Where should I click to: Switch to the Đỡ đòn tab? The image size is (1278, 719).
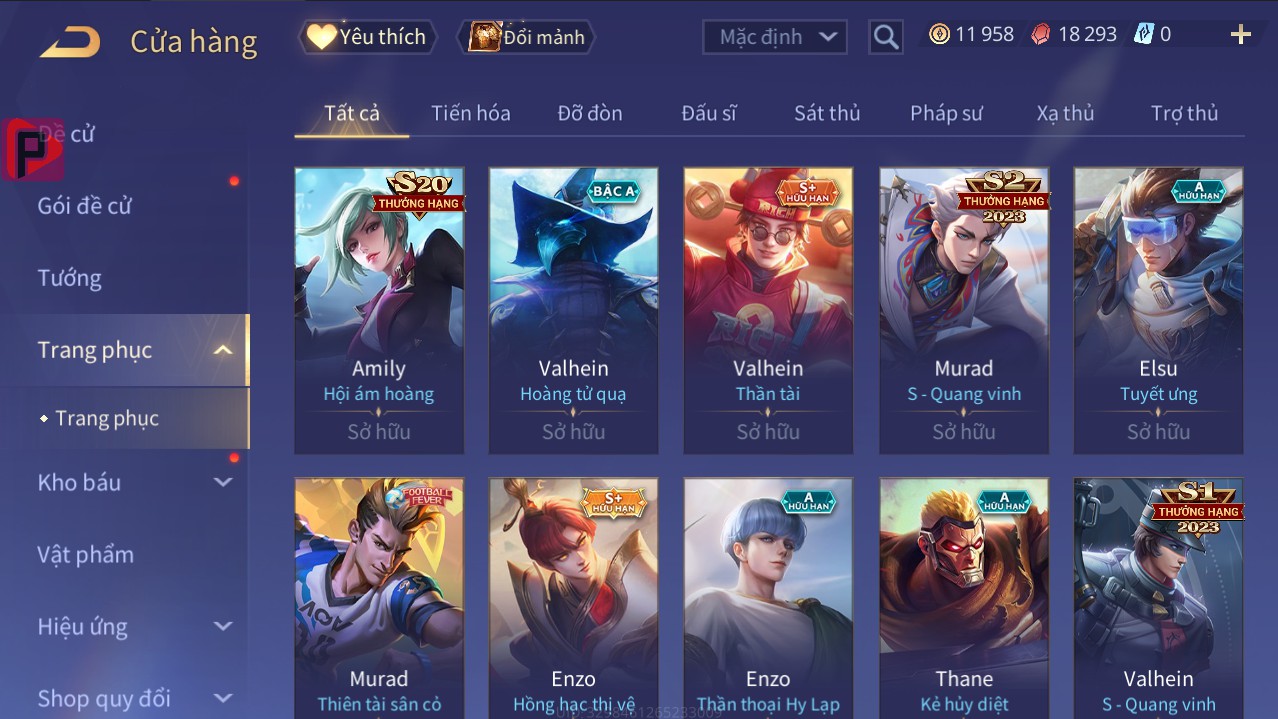tap(590, 113)
